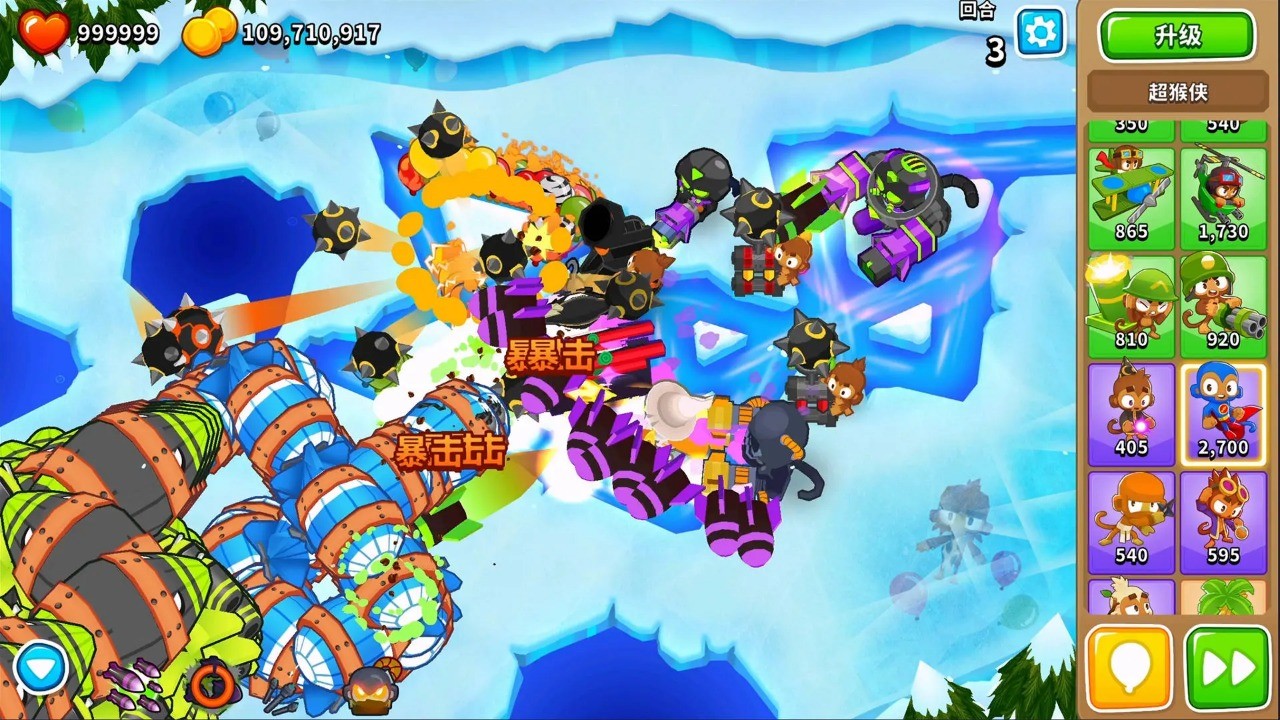
Task: Select the Alchemist tower costing 595
Action: [1222, 515]
